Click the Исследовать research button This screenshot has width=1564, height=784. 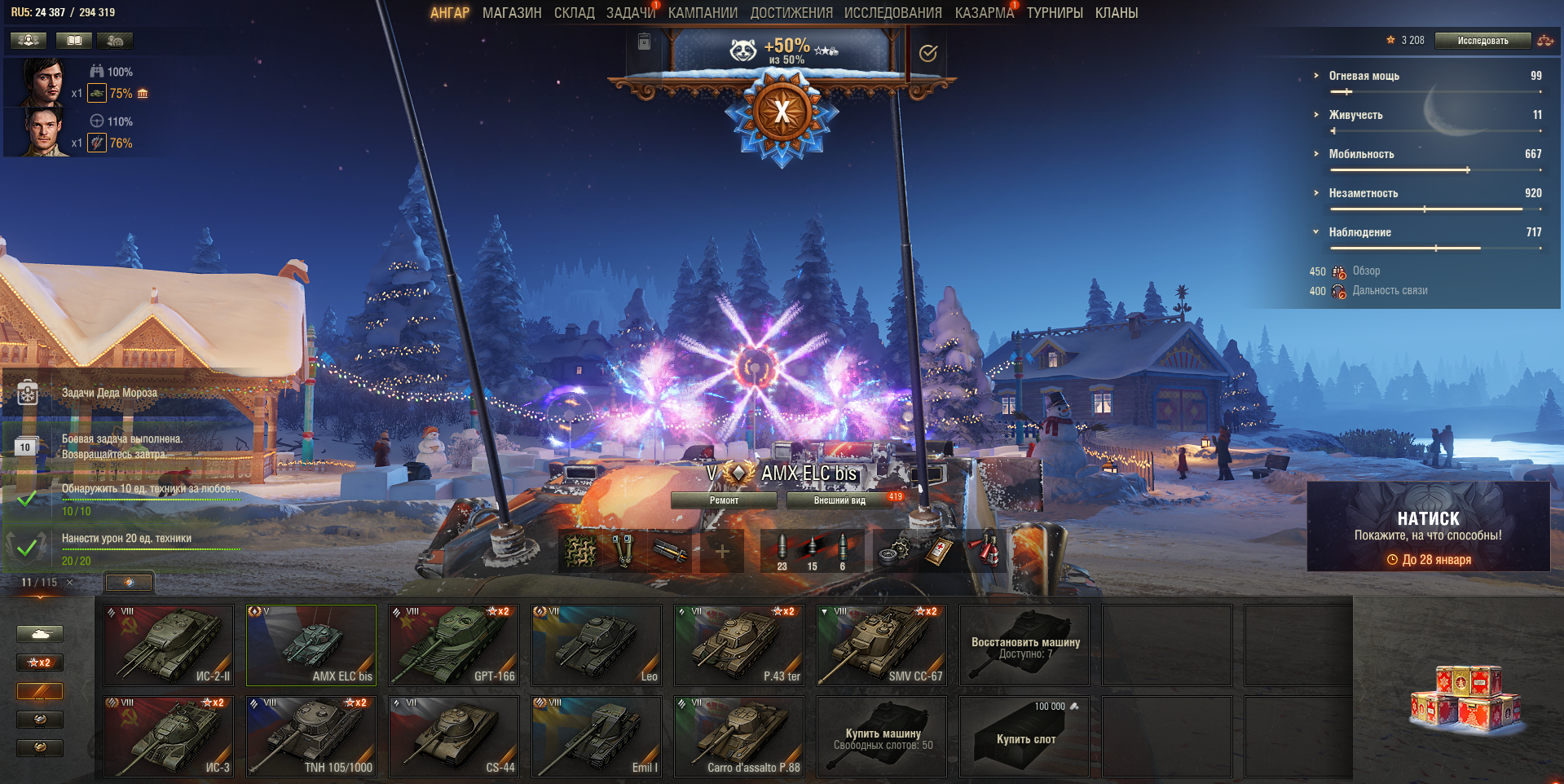point(1482,41)
